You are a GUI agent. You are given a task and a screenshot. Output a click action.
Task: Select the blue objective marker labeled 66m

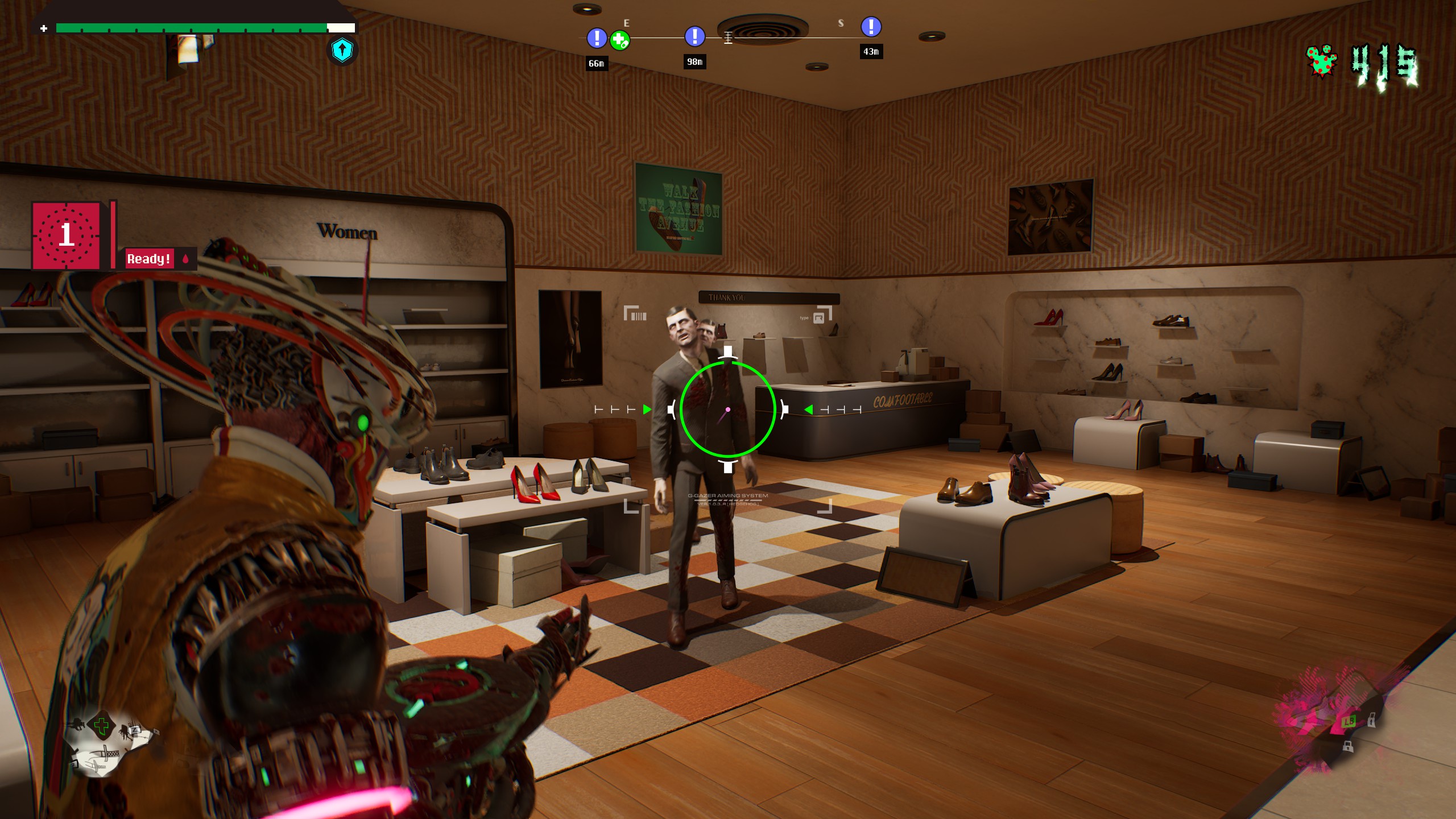coord(596,38)
